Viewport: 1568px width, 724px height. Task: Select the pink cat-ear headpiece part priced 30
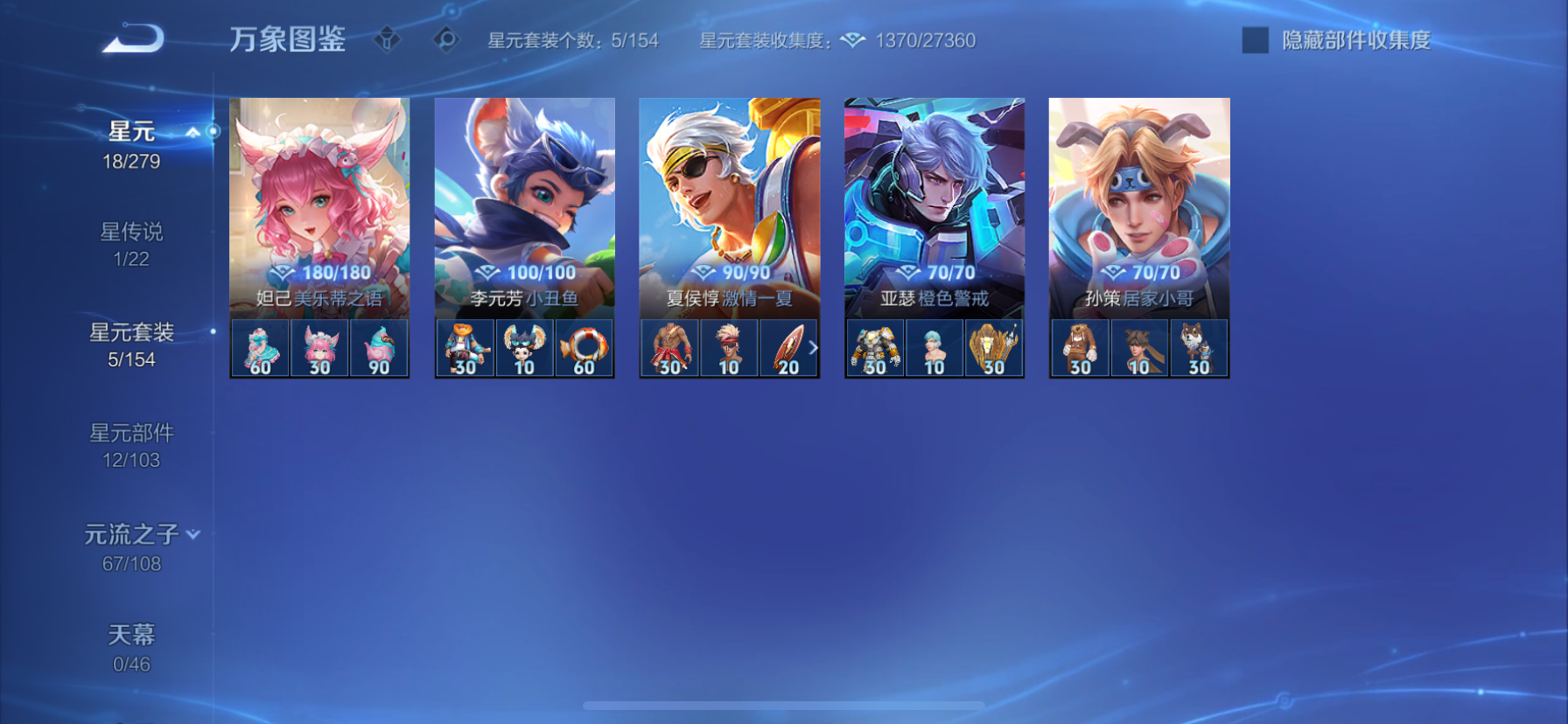(x=318, y=347)
